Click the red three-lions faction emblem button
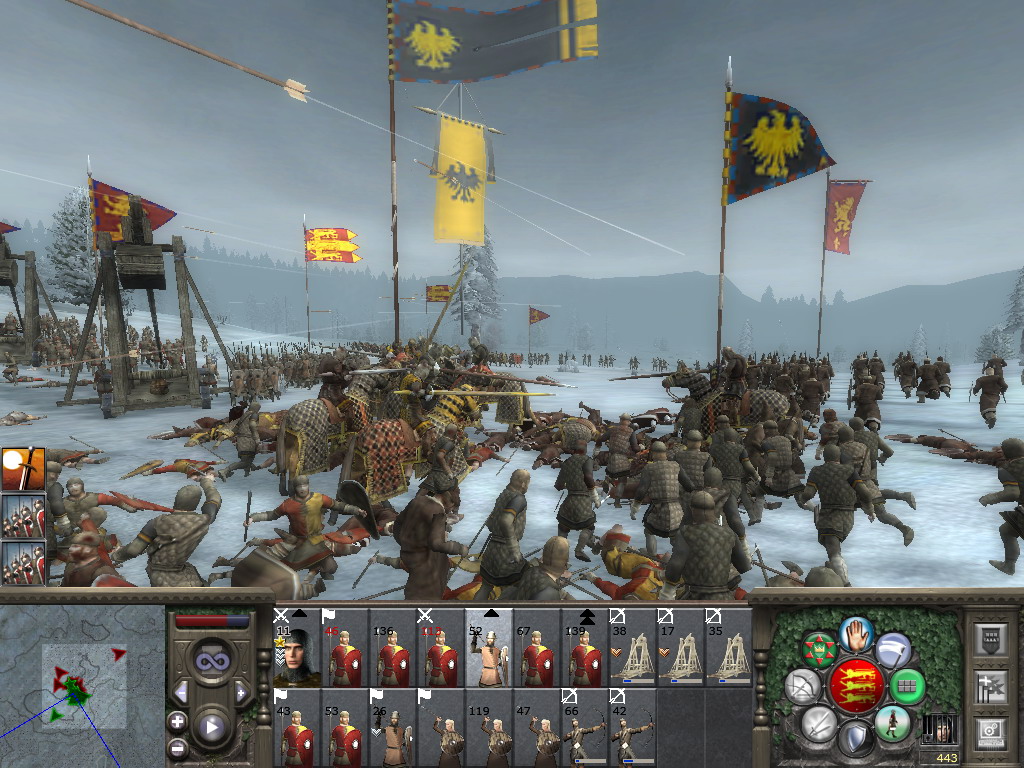The width and height of the screenshot is (1024, 768). (x=856, y=687)
